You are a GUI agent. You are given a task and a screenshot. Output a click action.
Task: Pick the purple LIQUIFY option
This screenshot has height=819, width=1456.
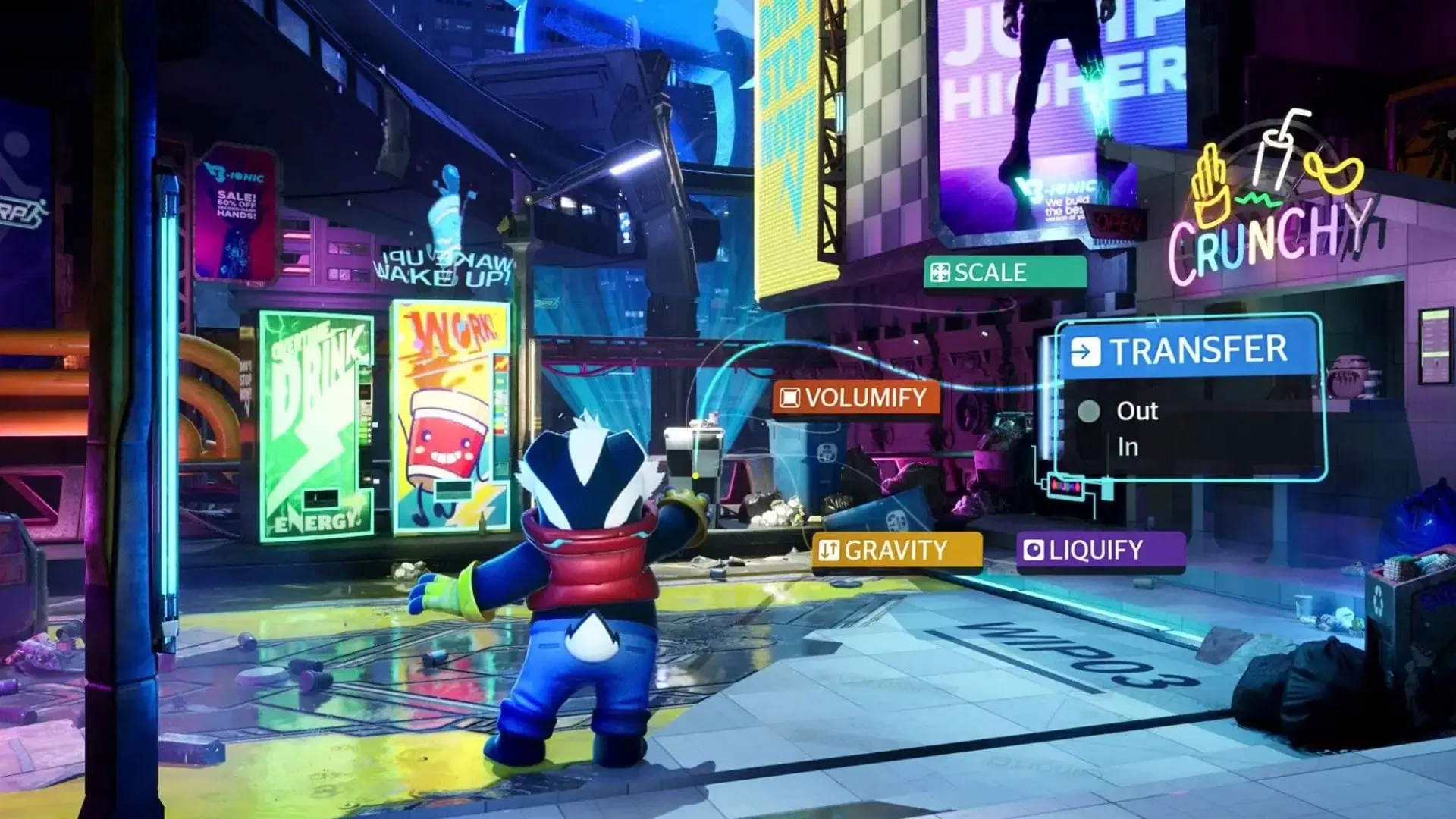click(x=1099, y=550)
